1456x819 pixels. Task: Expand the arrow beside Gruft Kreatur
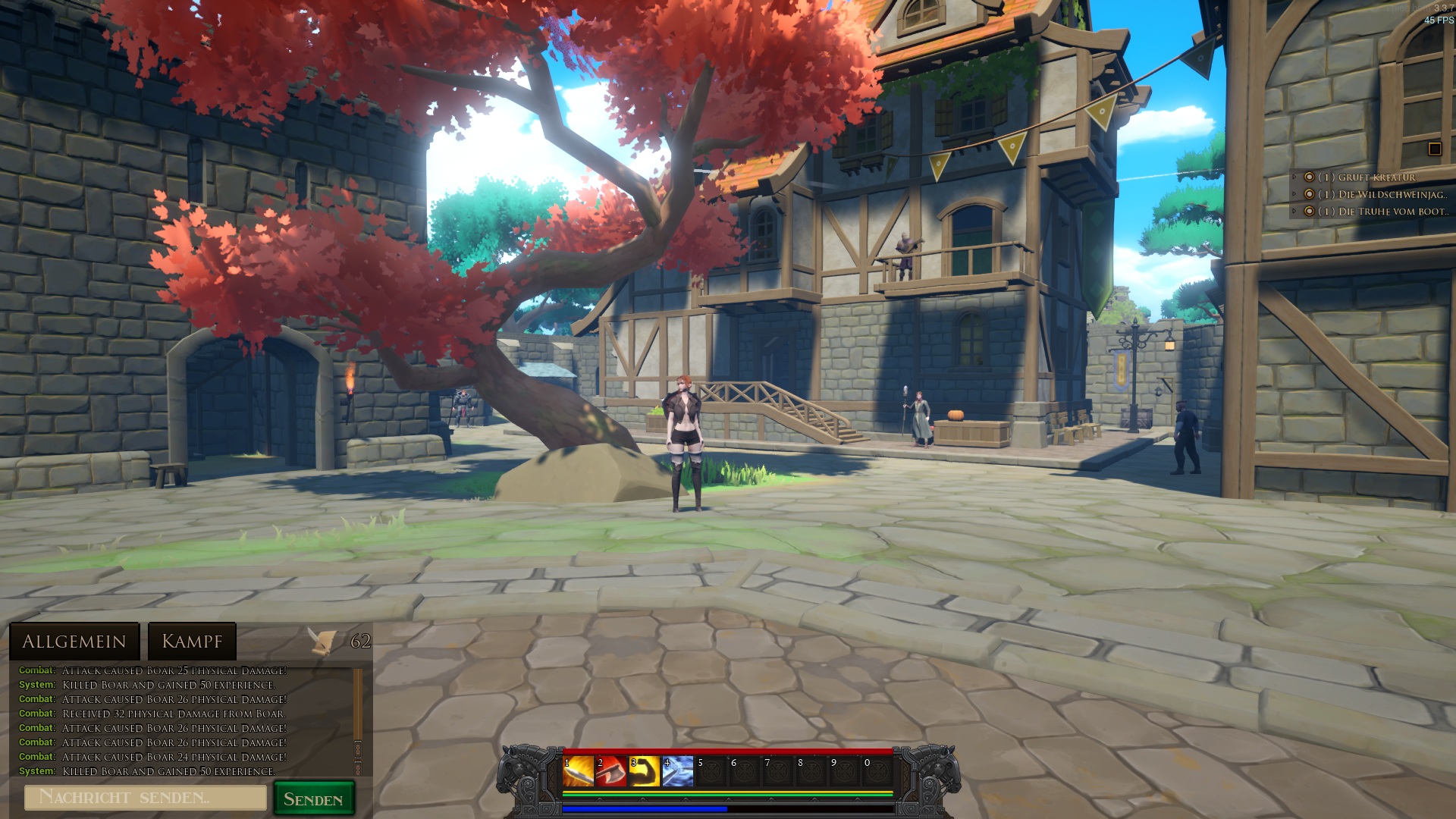1295,177
